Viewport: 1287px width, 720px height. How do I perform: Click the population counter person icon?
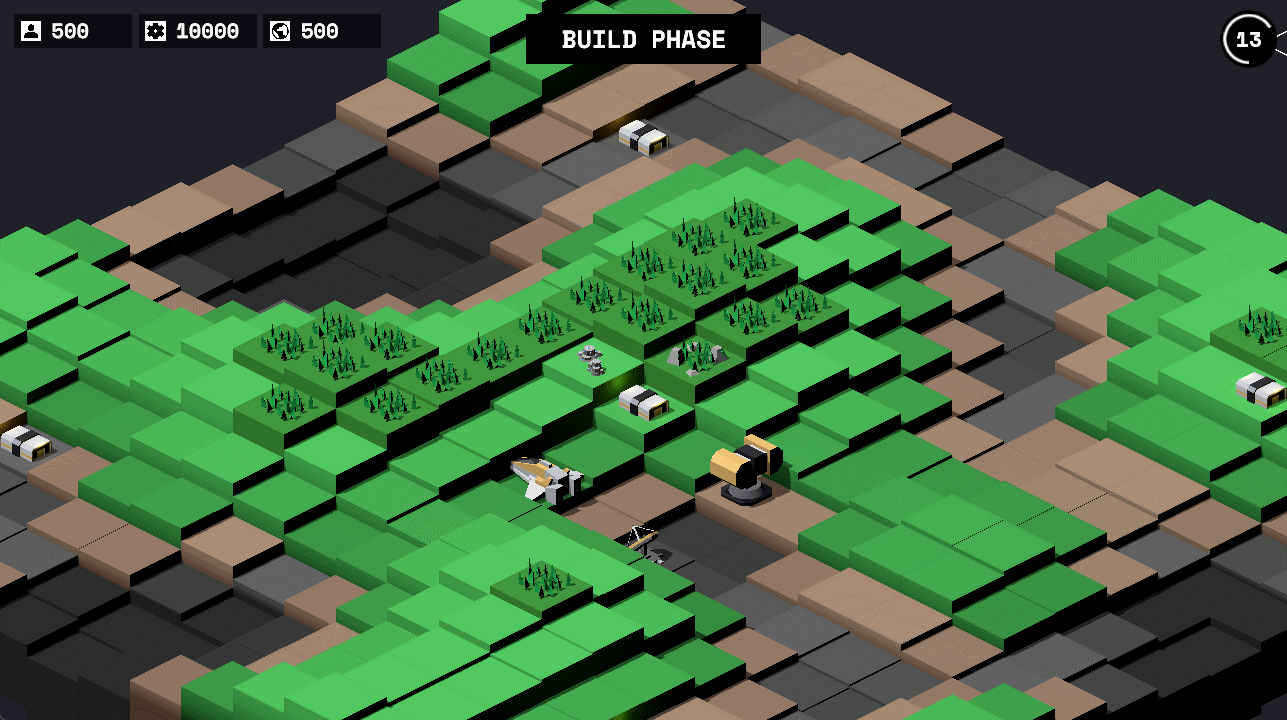coord(31,30)
